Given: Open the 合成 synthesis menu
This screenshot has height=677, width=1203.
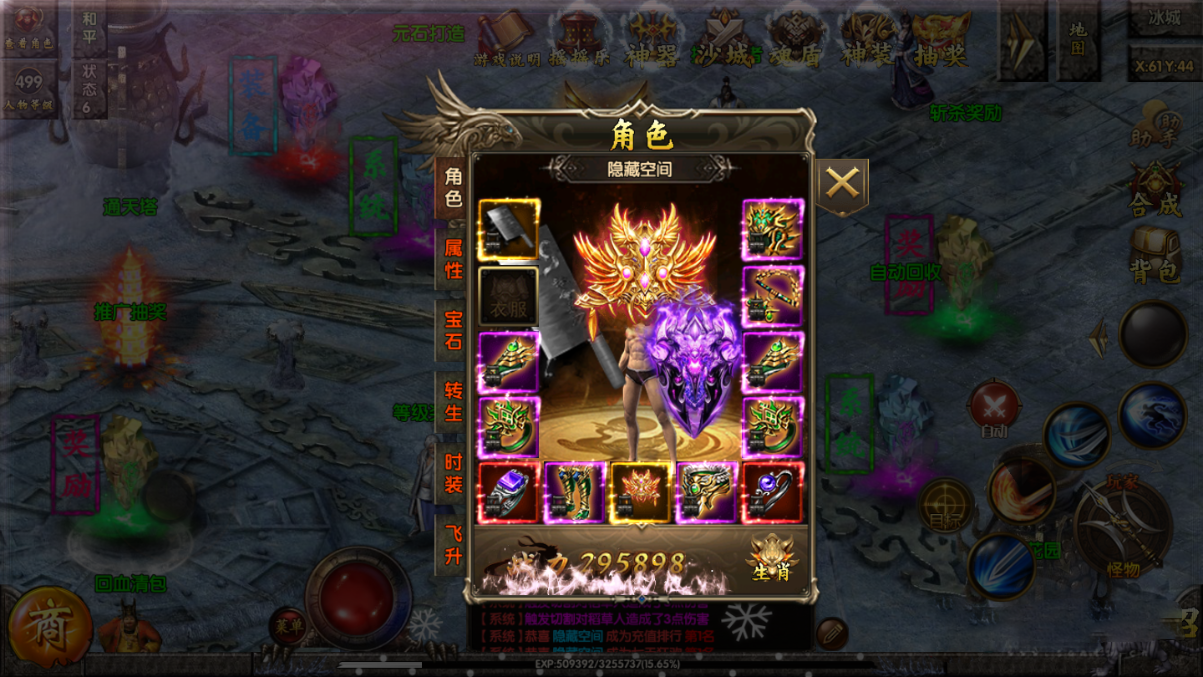Looking at the screenshot, I should (1156, 190).
